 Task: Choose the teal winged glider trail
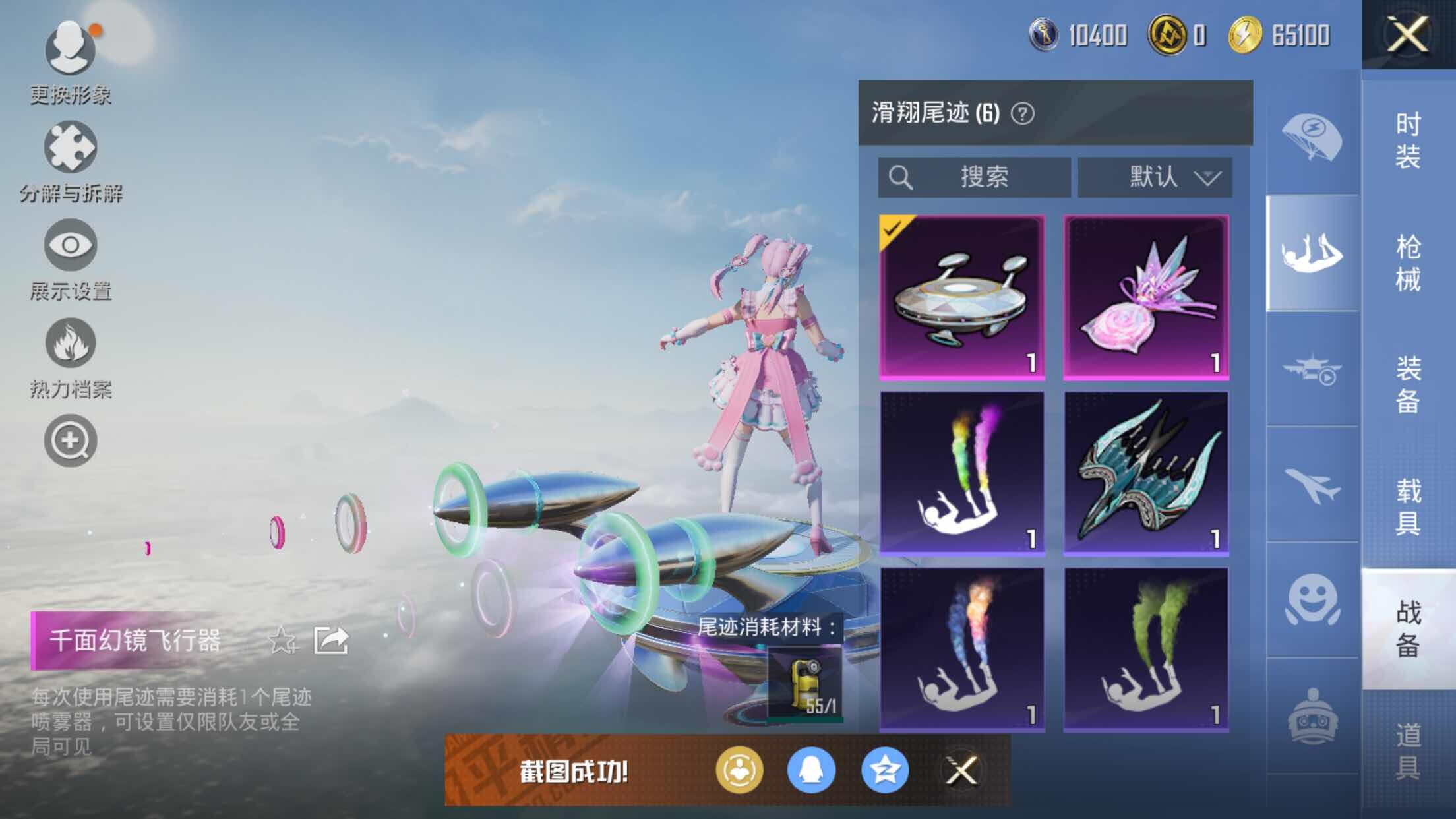[1145, 473]
